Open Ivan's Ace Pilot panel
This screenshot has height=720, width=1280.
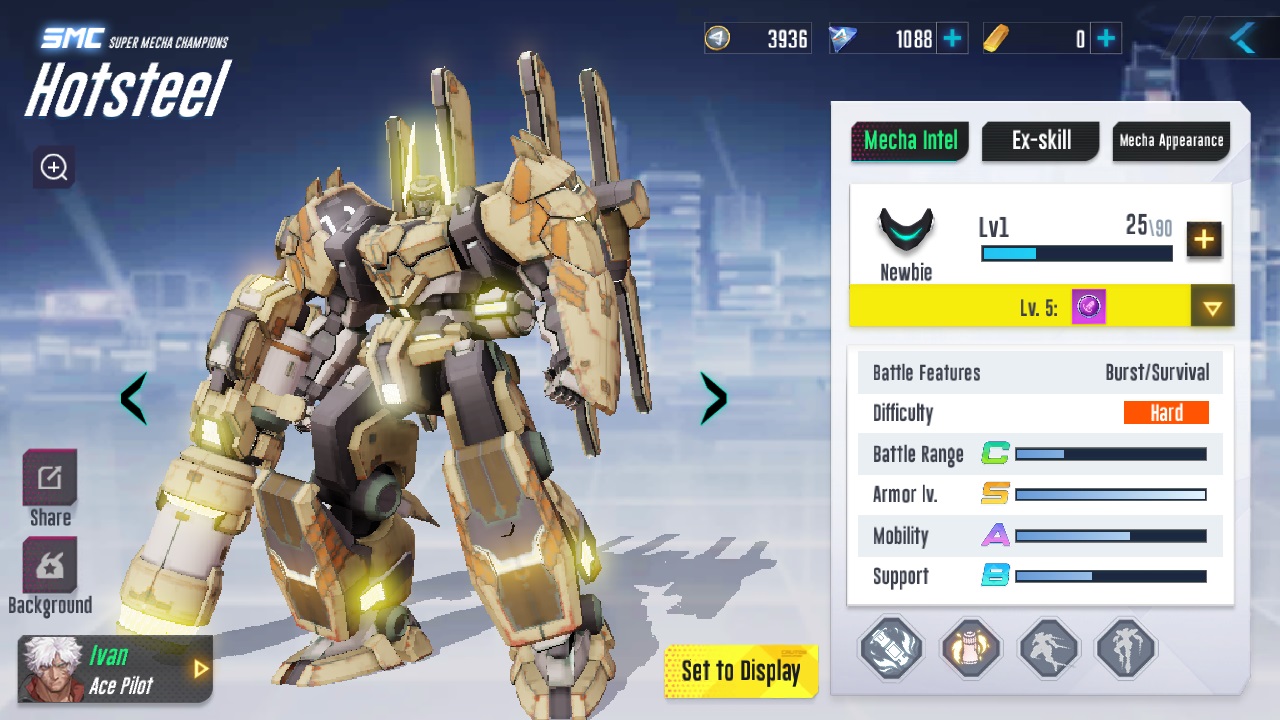(116, 669)
